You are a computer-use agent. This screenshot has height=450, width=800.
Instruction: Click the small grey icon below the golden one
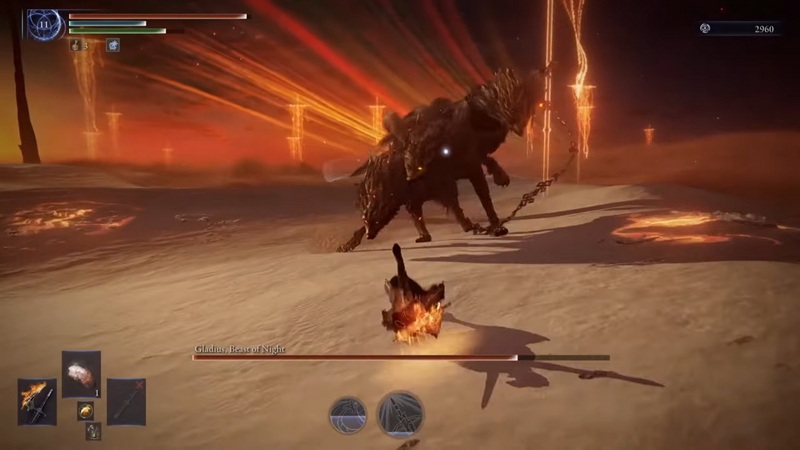click(x=93, y=430)
